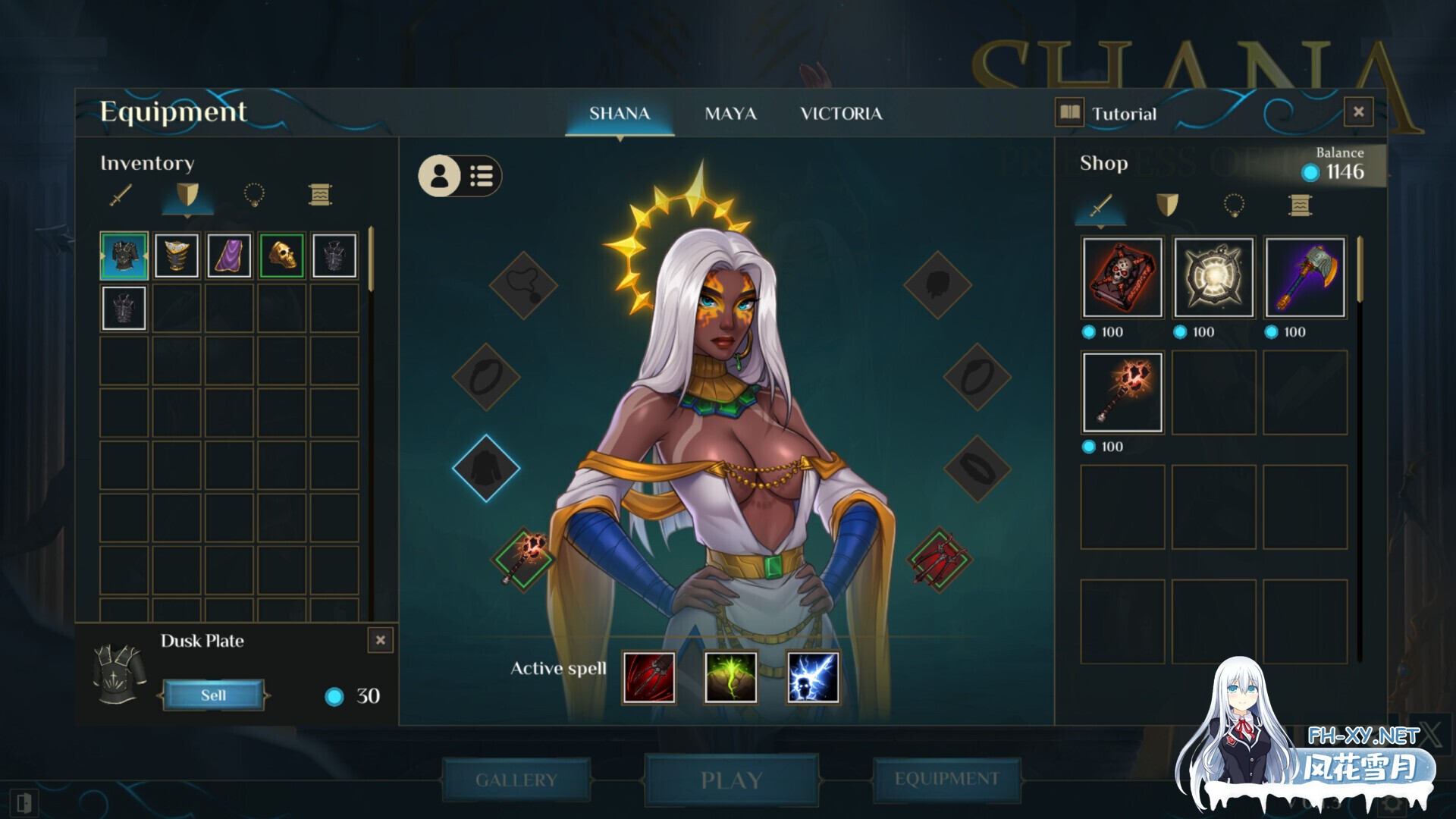Choose the glowing round shield shop item
The width and height of the screenshot is (1456, 819).
[x=1213, y=278]
